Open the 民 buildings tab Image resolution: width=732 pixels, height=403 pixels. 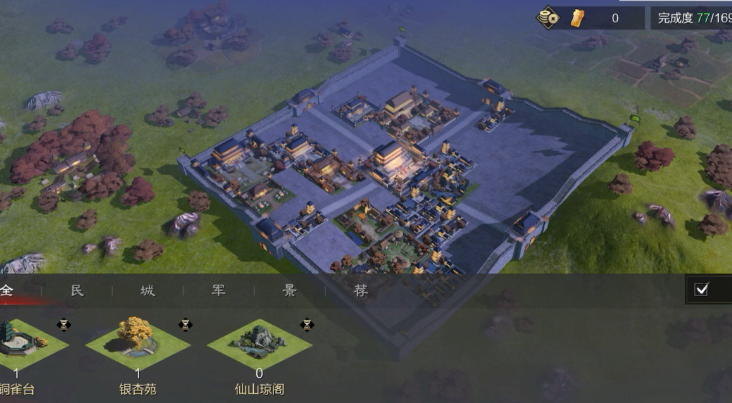[x=77, y=291]
